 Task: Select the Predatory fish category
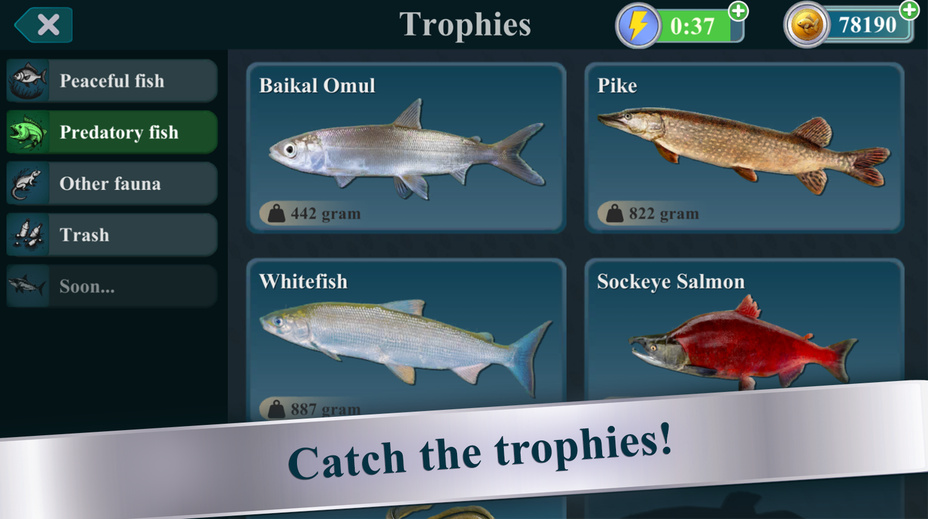click(x=111, y=132)
